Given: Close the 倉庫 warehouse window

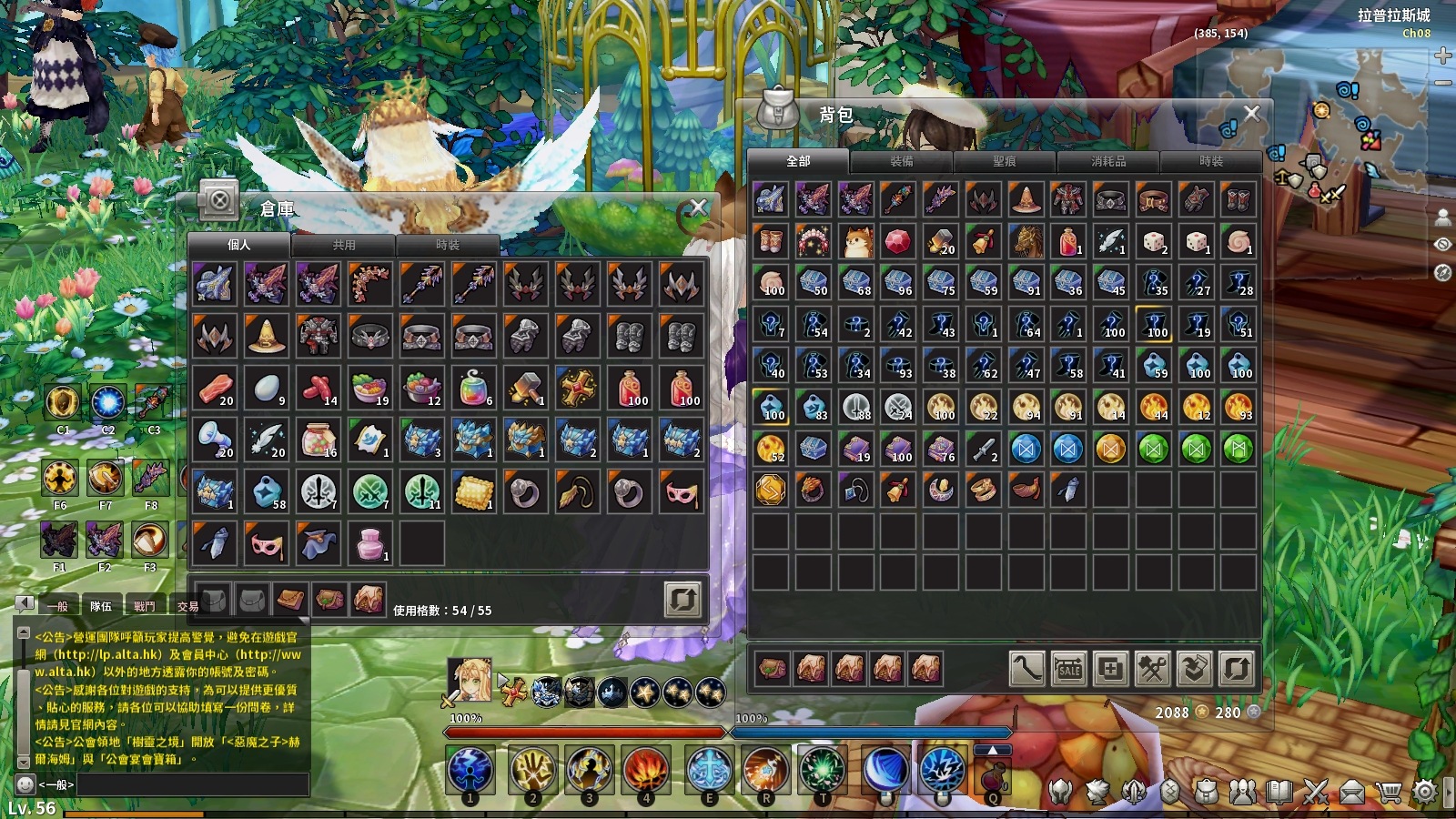Looking at the screenshot, I should point(698,207).
